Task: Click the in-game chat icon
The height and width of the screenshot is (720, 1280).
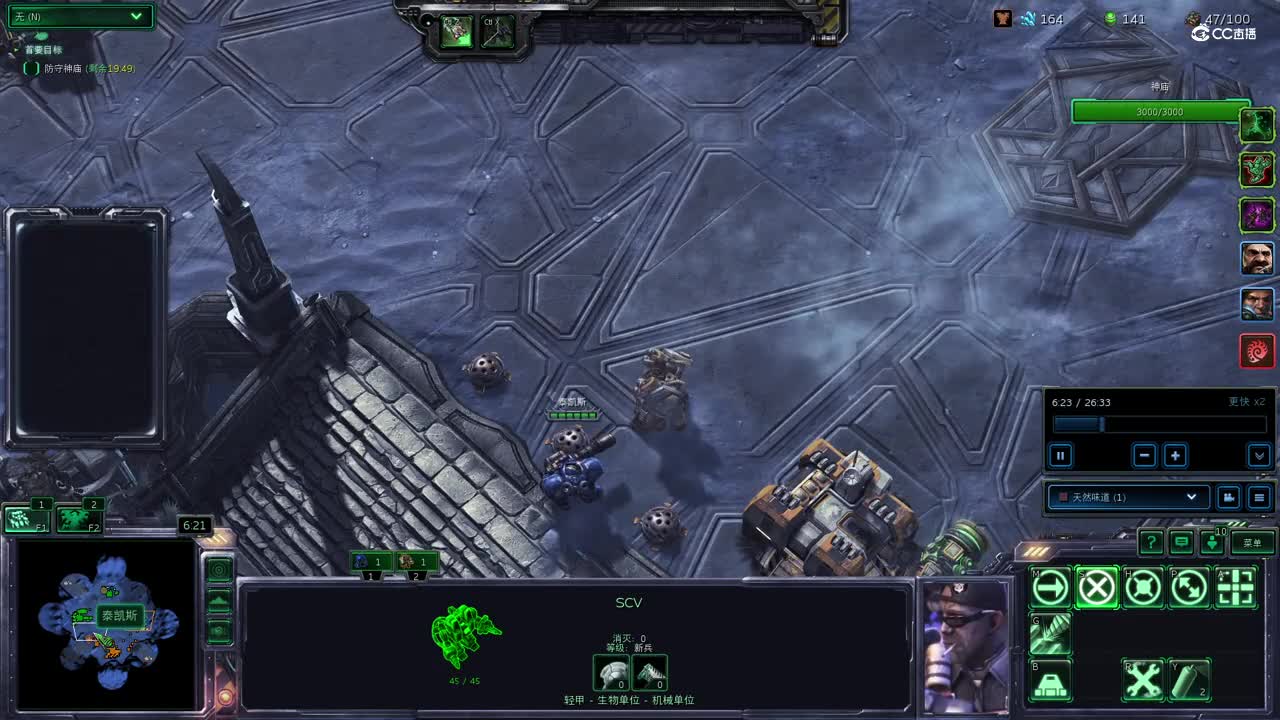Action: pyautogui.click(x=1181, y=542)
